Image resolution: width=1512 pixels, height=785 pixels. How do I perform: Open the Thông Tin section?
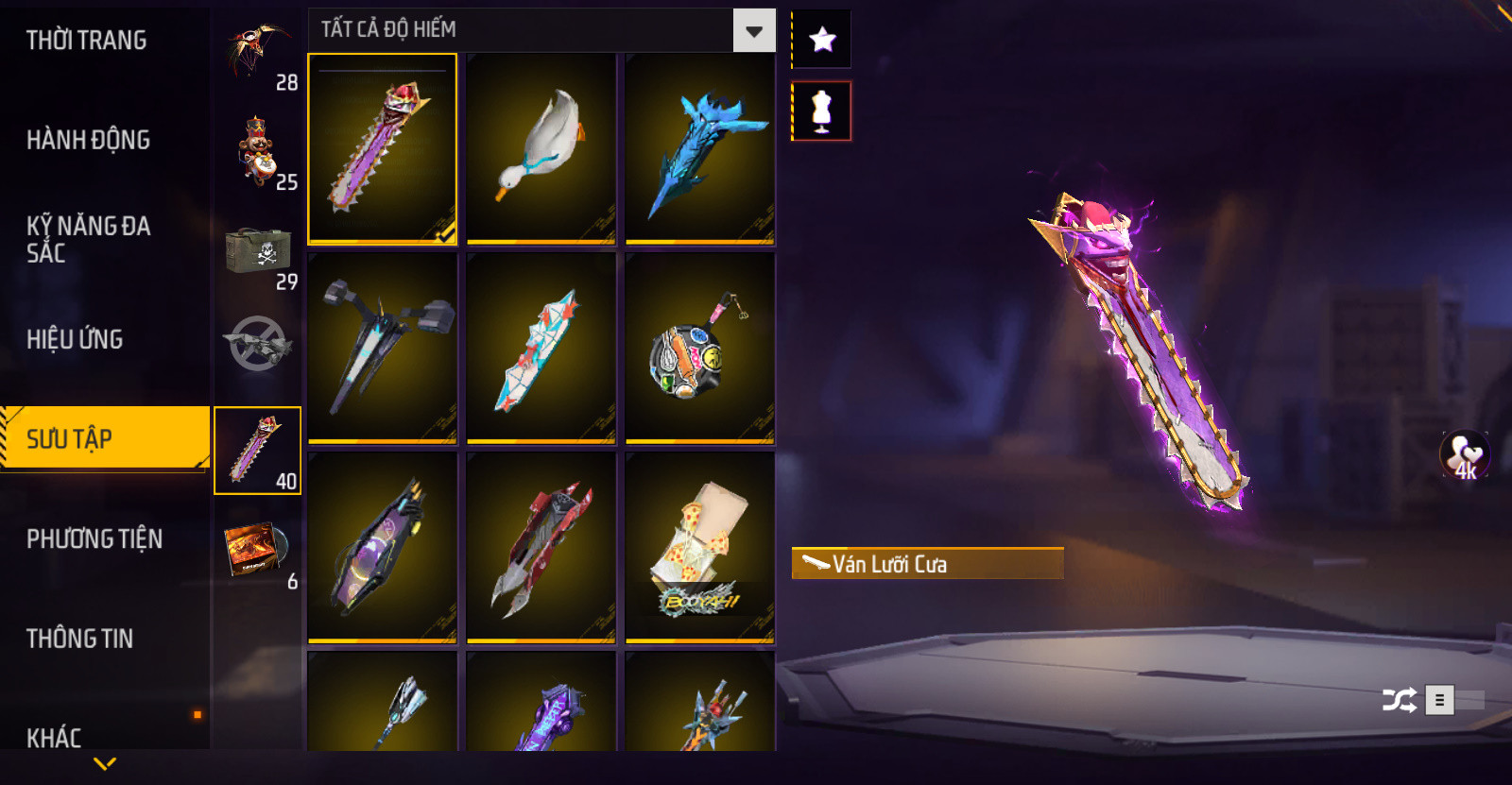point(79,639)
